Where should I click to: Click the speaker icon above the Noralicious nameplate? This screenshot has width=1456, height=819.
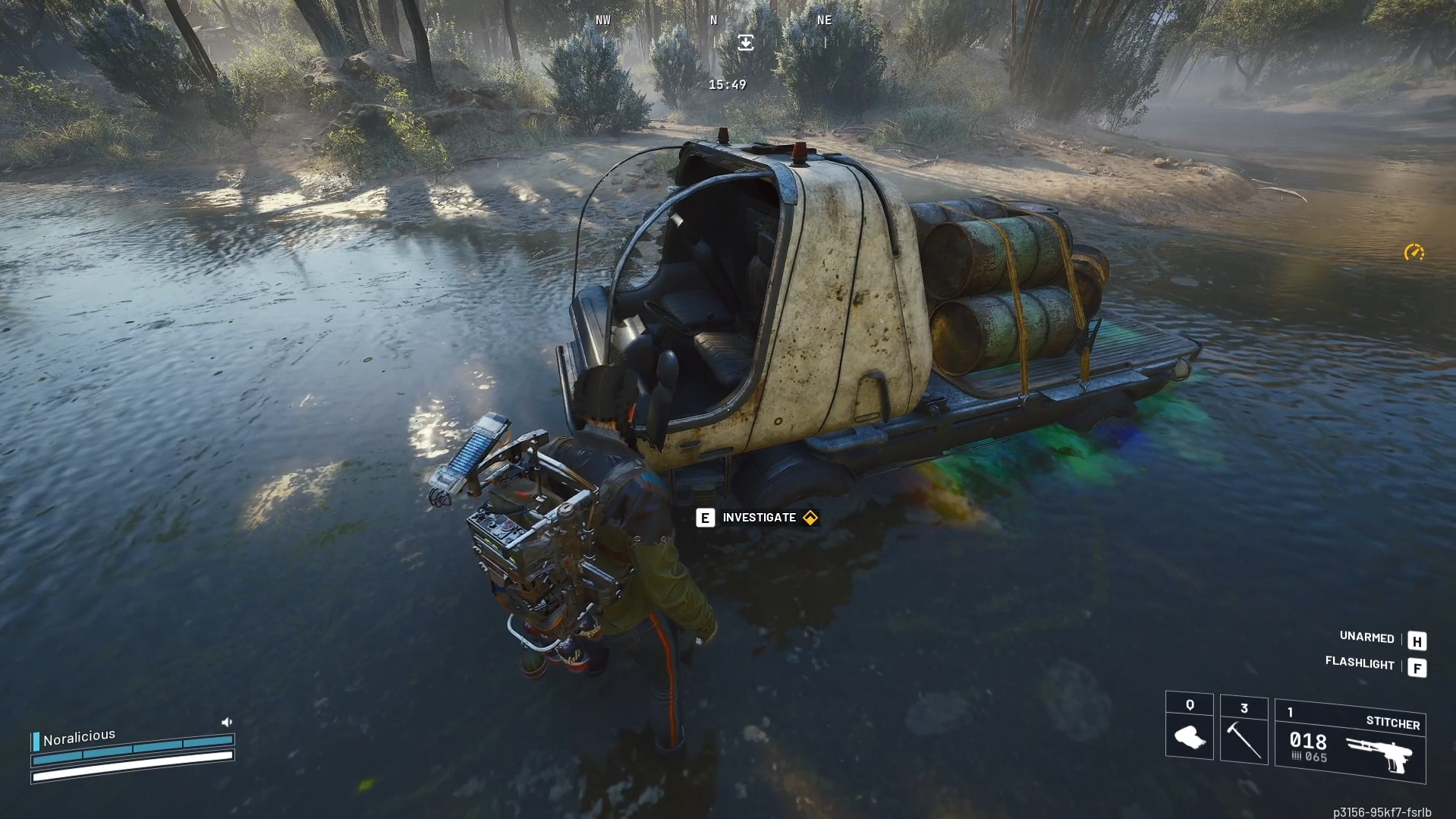tap(227, 720)
